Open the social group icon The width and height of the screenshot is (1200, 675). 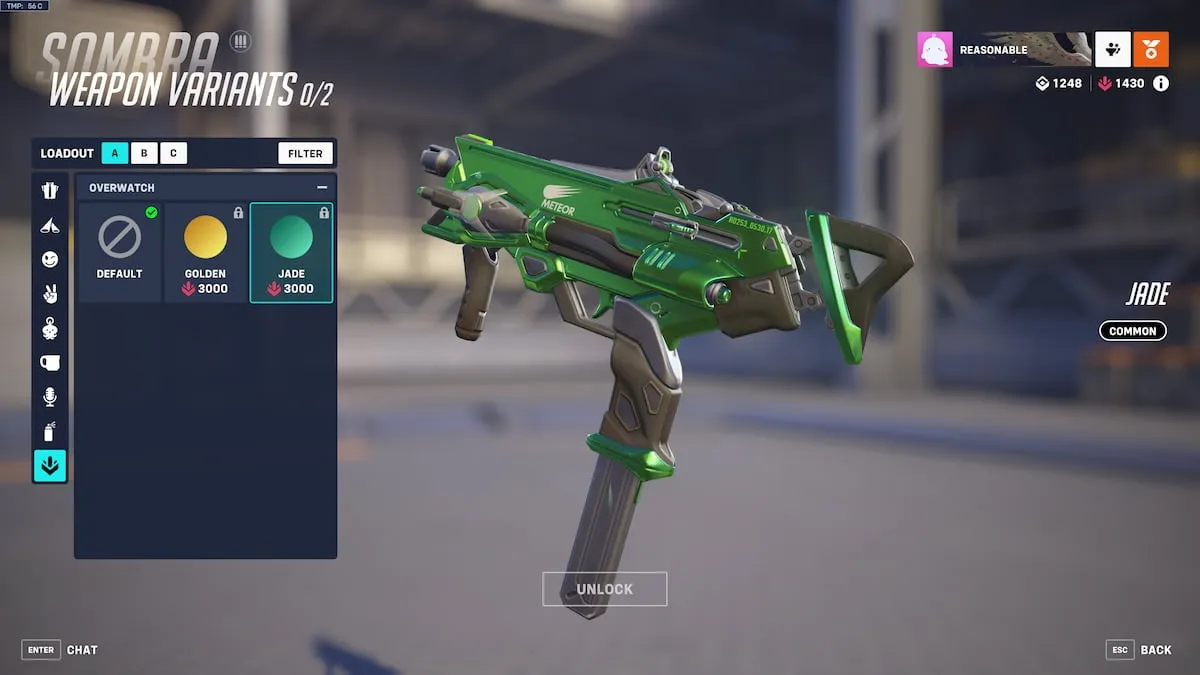pos(1113,49)
